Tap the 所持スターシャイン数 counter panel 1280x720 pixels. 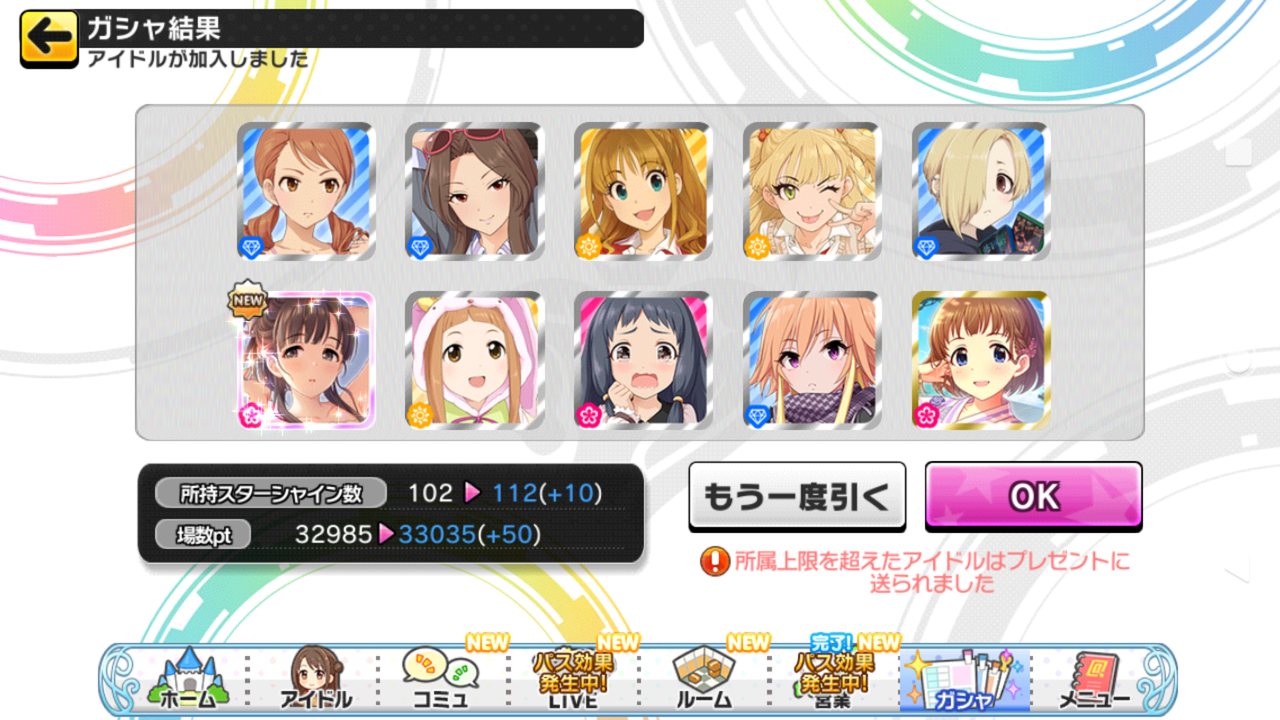click(270, 490)
